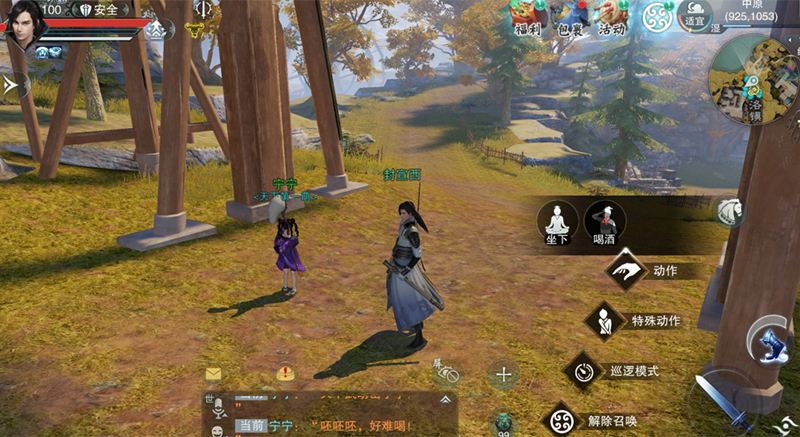Choose 解除召唤 to dismiss summon
Viewport: 800px width, 437px height.
(561, 419)
